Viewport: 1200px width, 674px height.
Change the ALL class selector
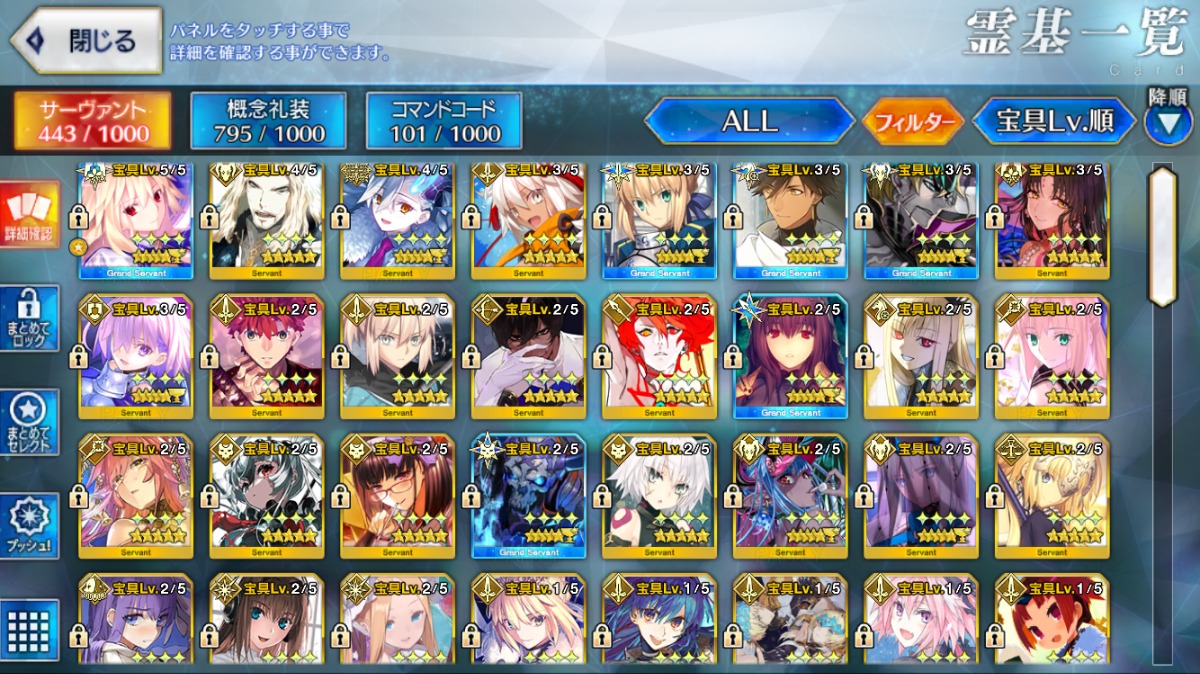(750, 122)
